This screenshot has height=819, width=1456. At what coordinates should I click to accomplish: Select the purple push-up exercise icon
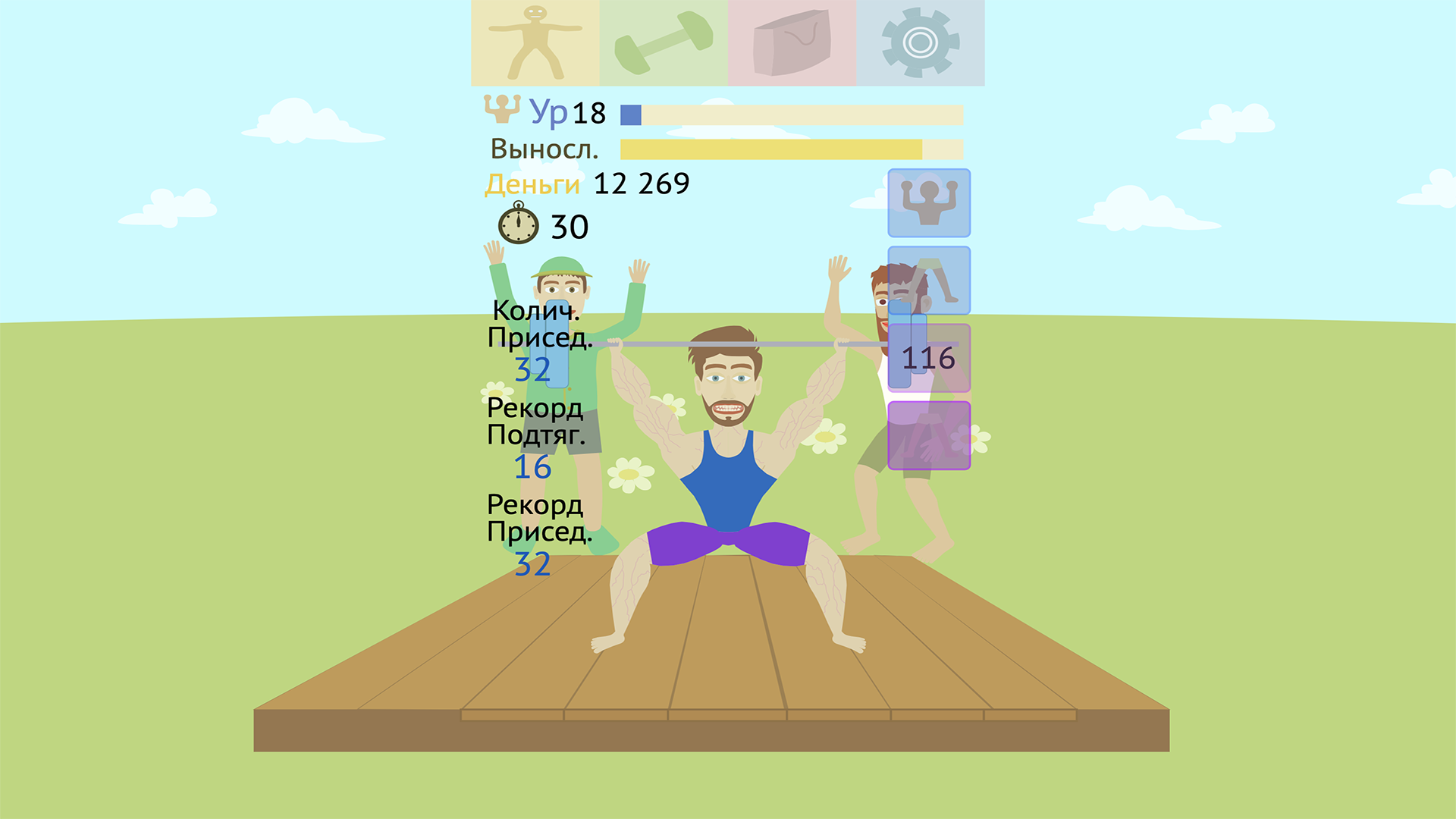927,436
